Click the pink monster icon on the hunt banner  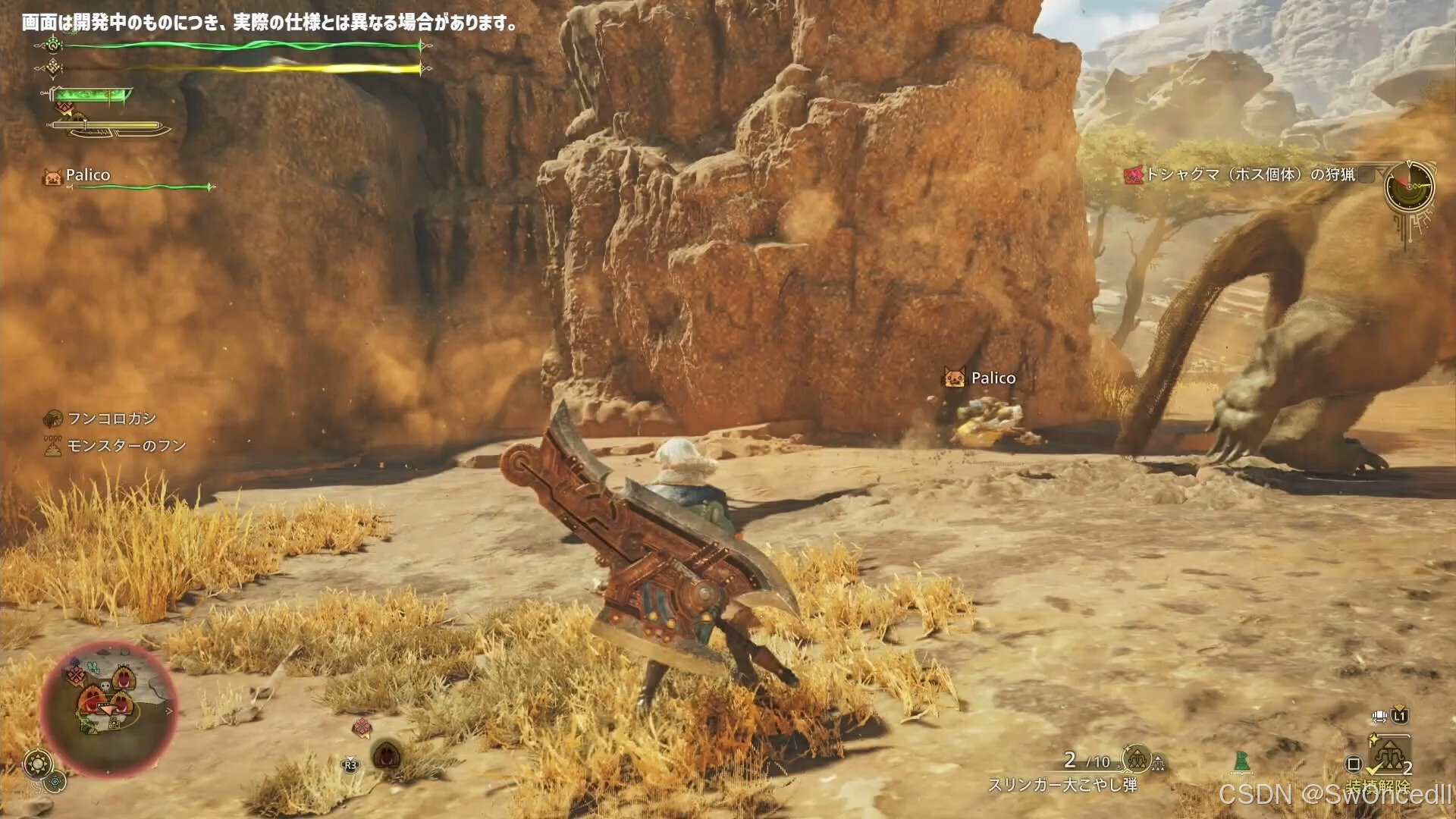click(x=1133, y=174)
